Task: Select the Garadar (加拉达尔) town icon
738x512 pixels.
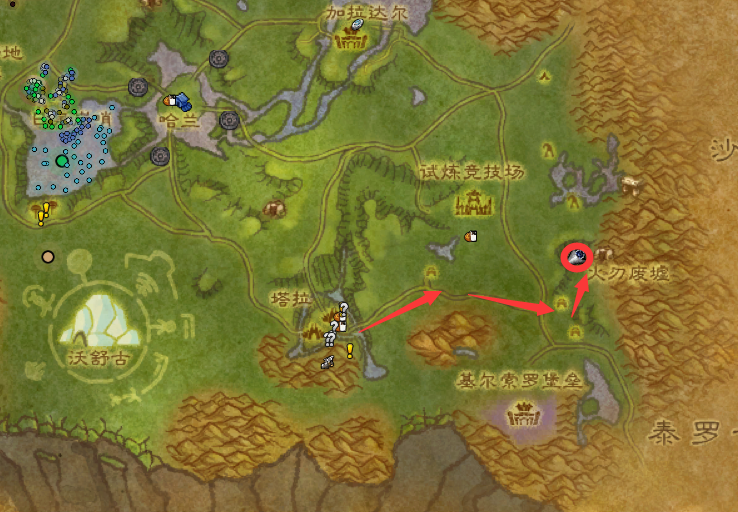Action: pos(351,39)
